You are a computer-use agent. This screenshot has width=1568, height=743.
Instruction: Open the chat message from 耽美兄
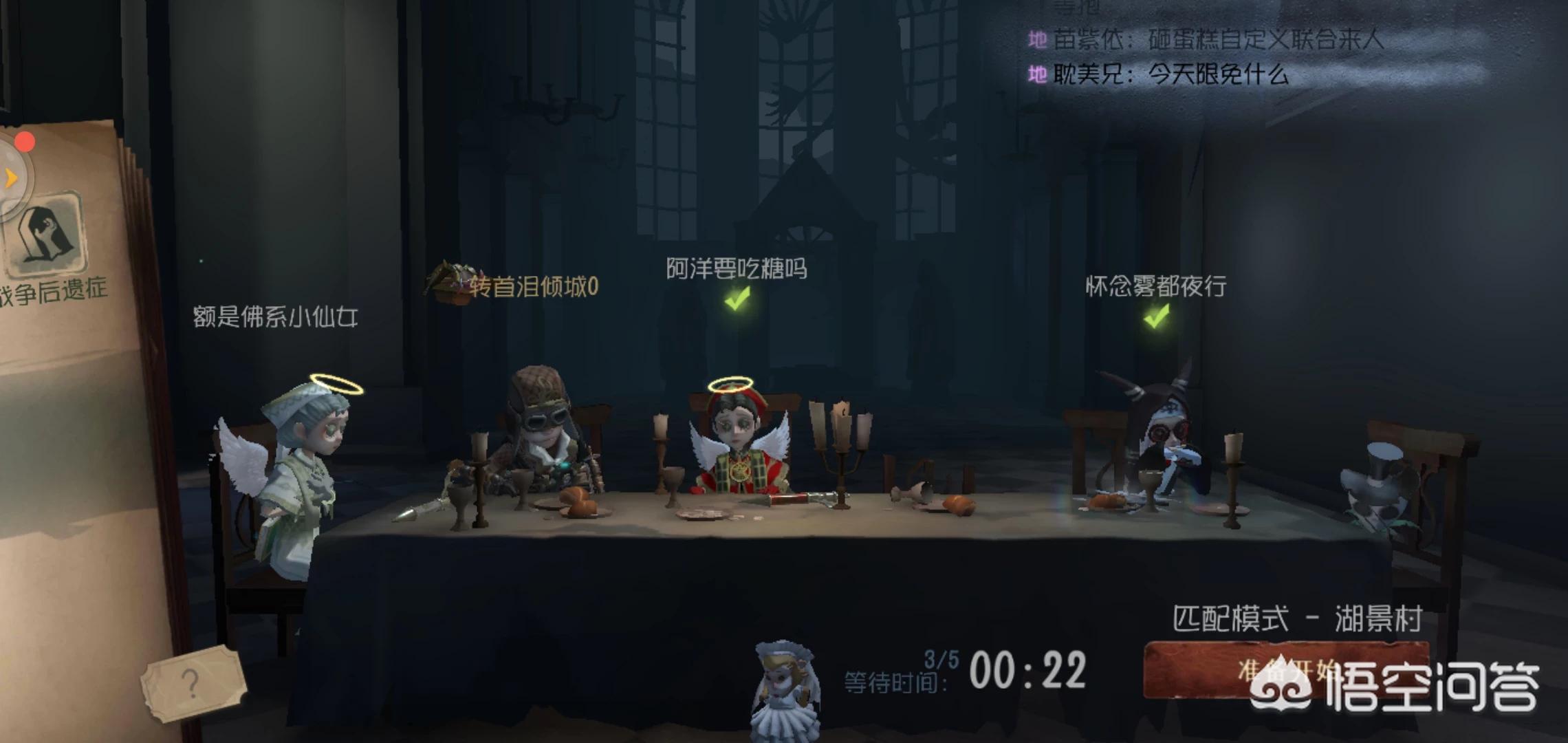1169,74
